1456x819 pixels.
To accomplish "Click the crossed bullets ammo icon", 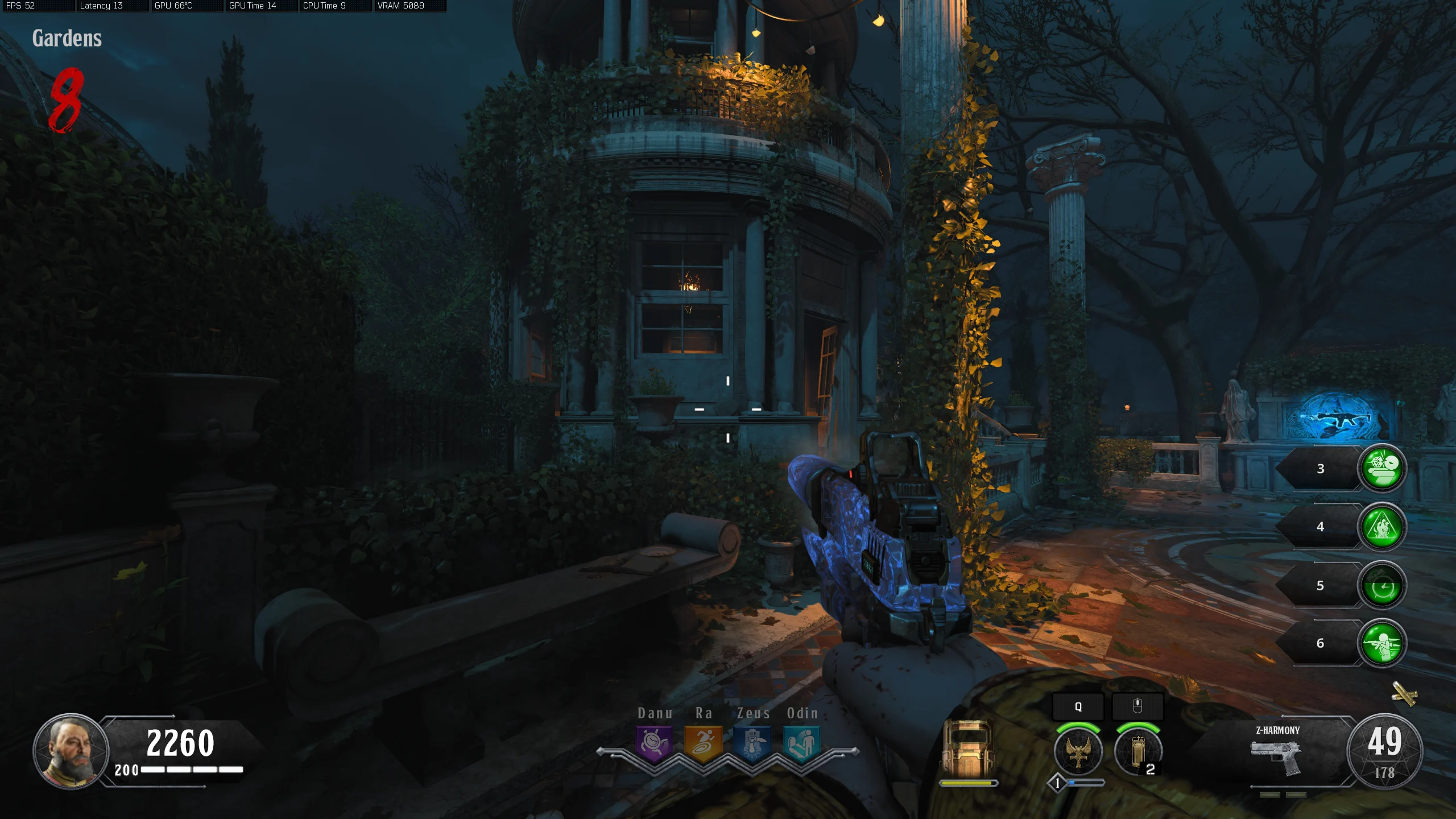I will pos(1404,693).
